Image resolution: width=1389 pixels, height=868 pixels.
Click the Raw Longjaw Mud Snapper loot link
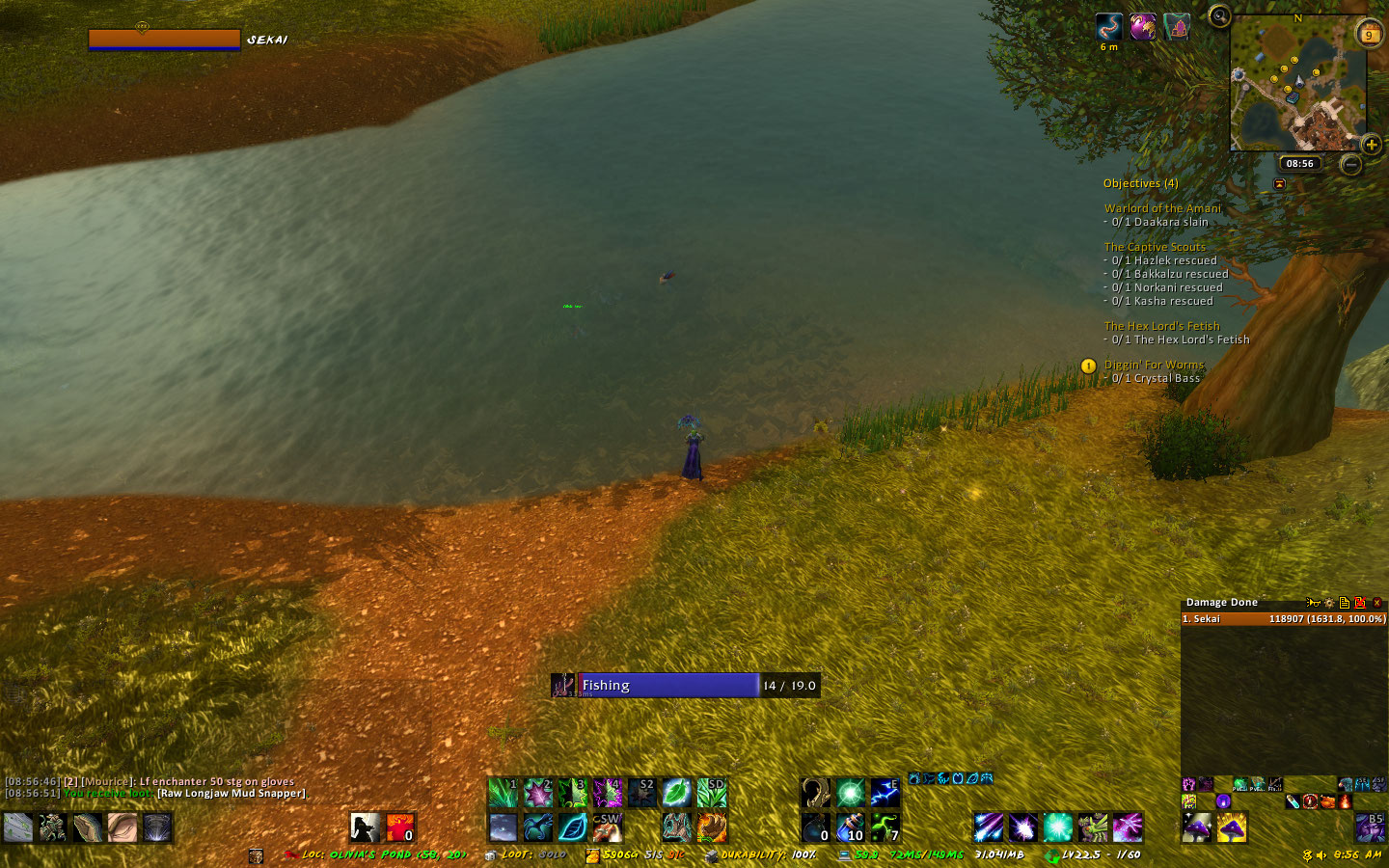tap(231, 794)
